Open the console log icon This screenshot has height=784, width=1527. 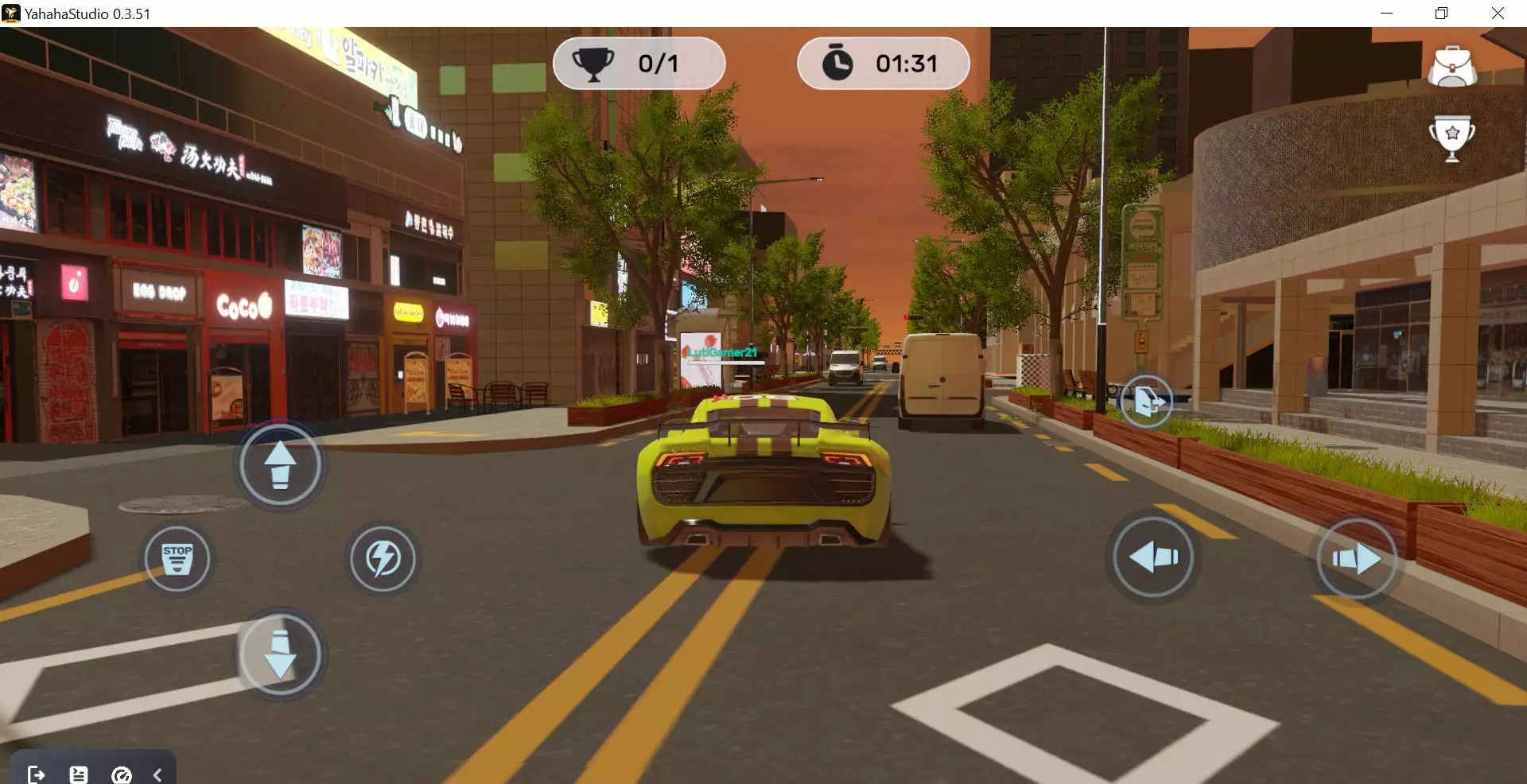79,774
